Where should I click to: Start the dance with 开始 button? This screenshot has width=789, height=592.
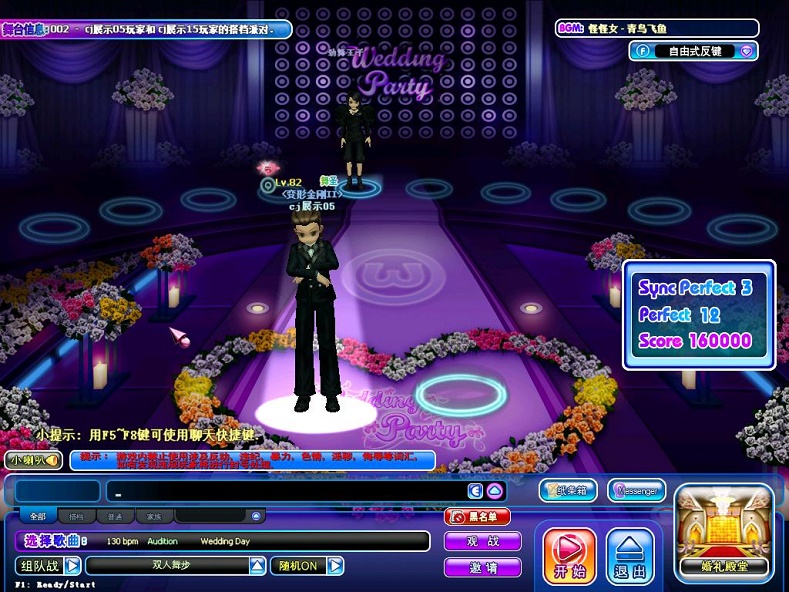569,556
